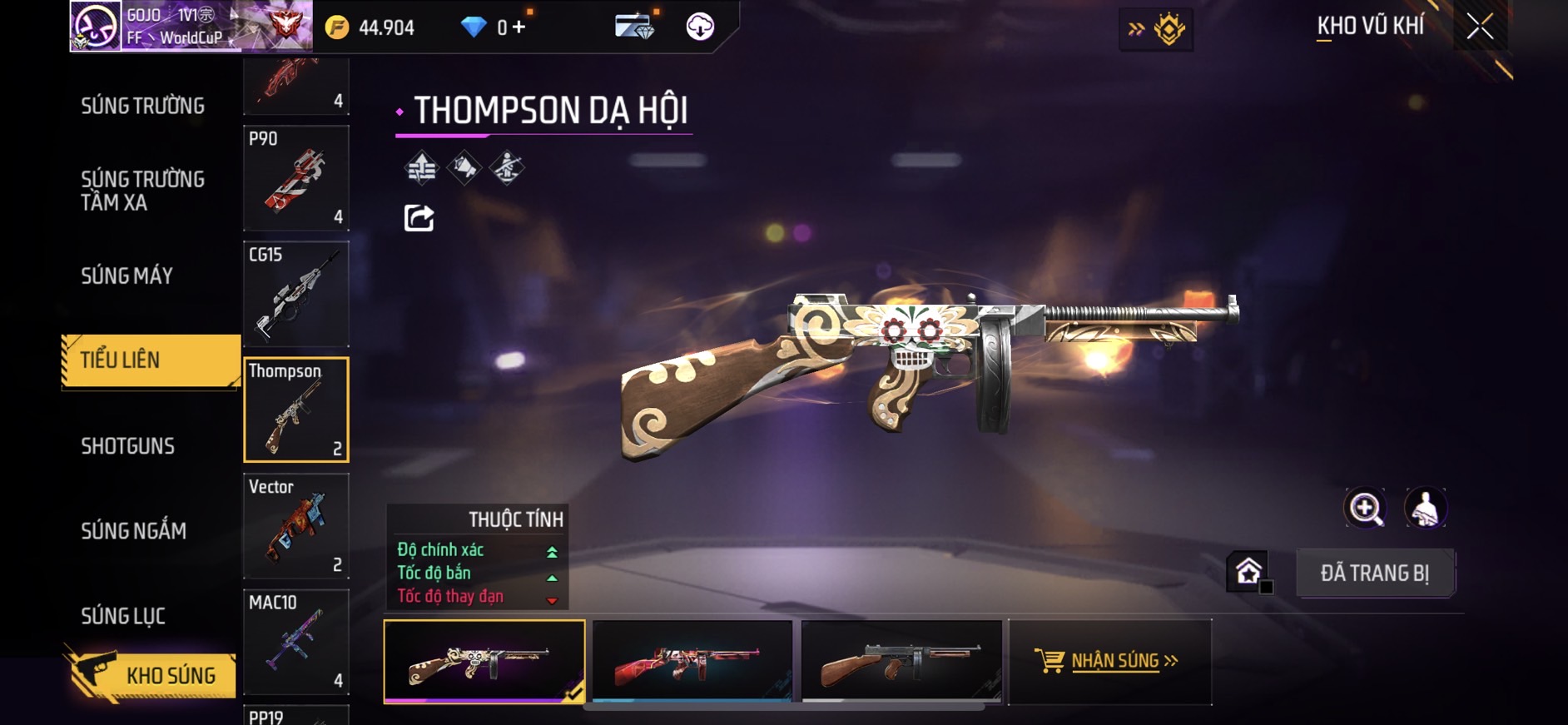Select the Súng Máy category
Image resolution: width=1568 pixels, height=725 pixels.
(127, 276)
